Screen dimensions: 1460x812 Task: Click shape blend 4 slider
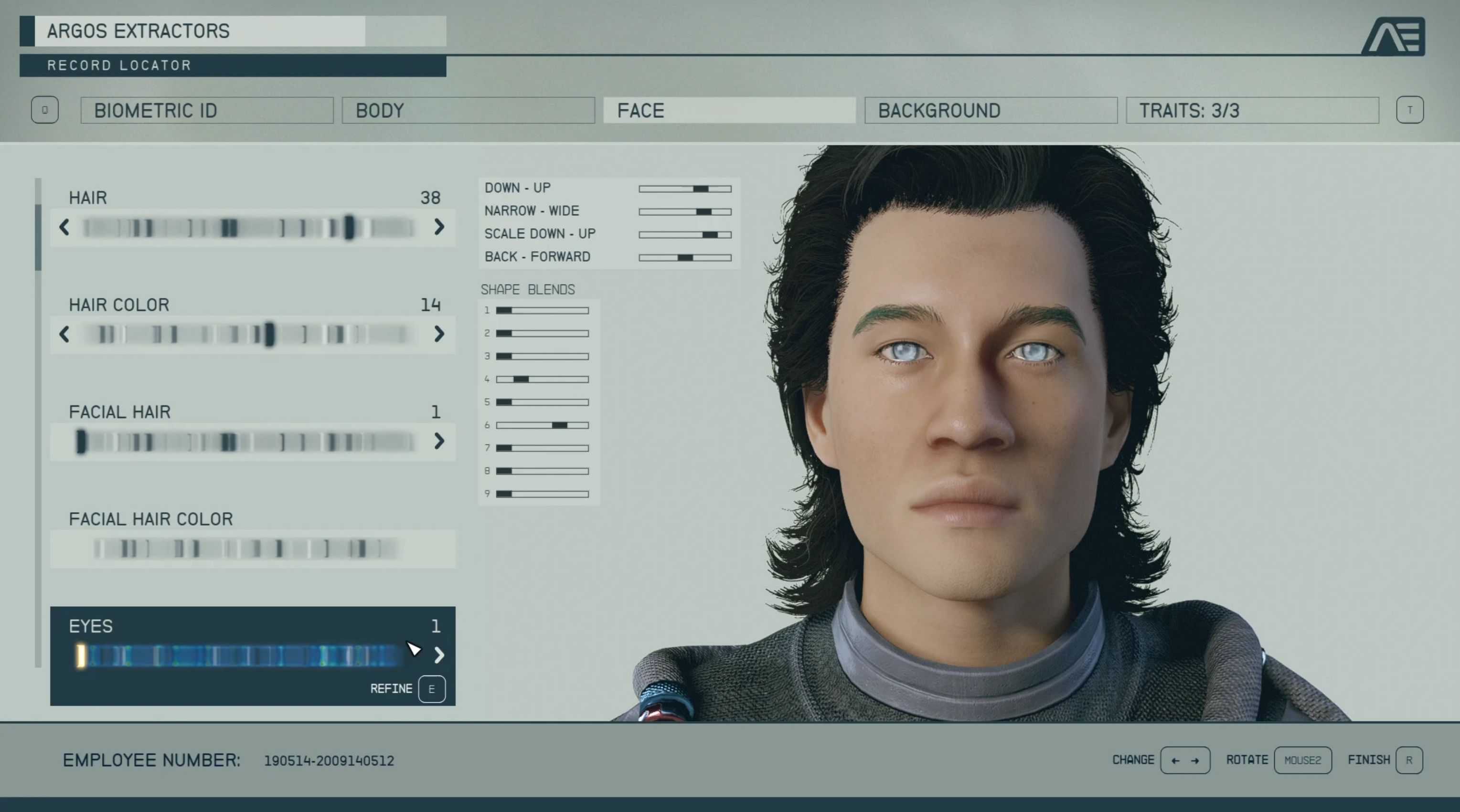point(543,379)
